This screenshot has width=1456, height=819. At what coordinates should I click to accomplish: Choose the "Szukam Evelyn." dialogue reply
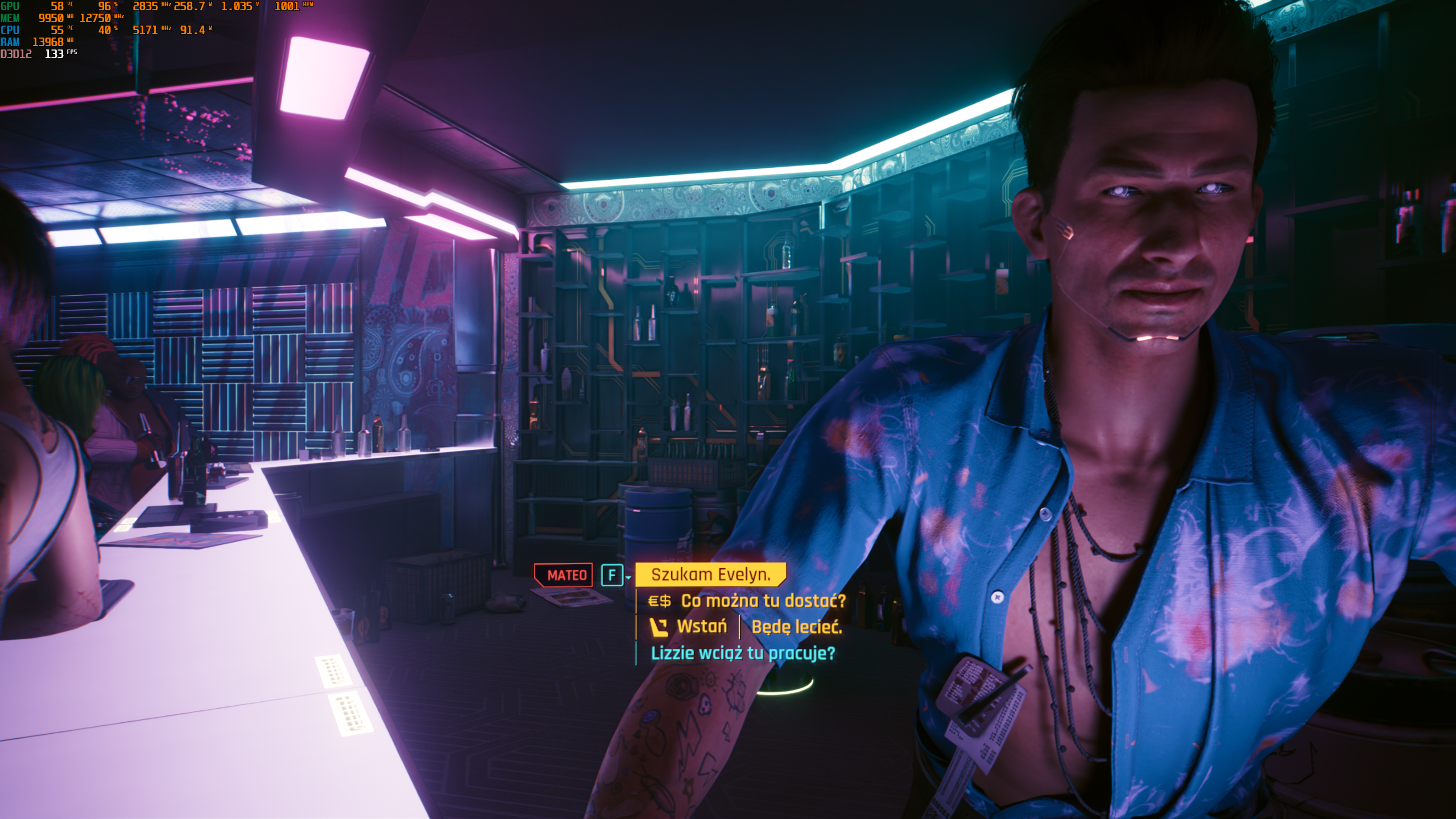click(710, 575)
